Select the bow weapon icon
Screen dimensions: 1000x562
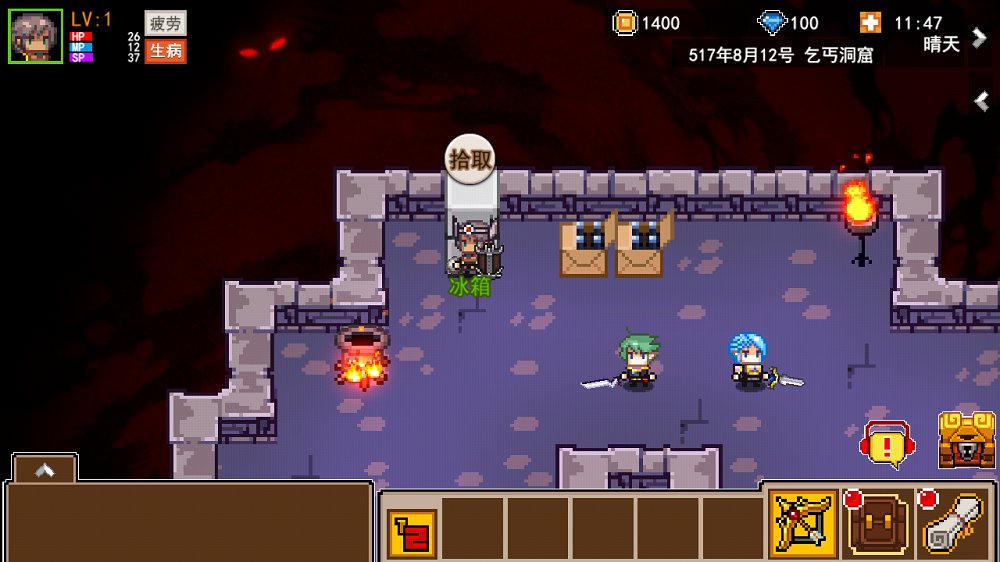[x=803, y=523]
